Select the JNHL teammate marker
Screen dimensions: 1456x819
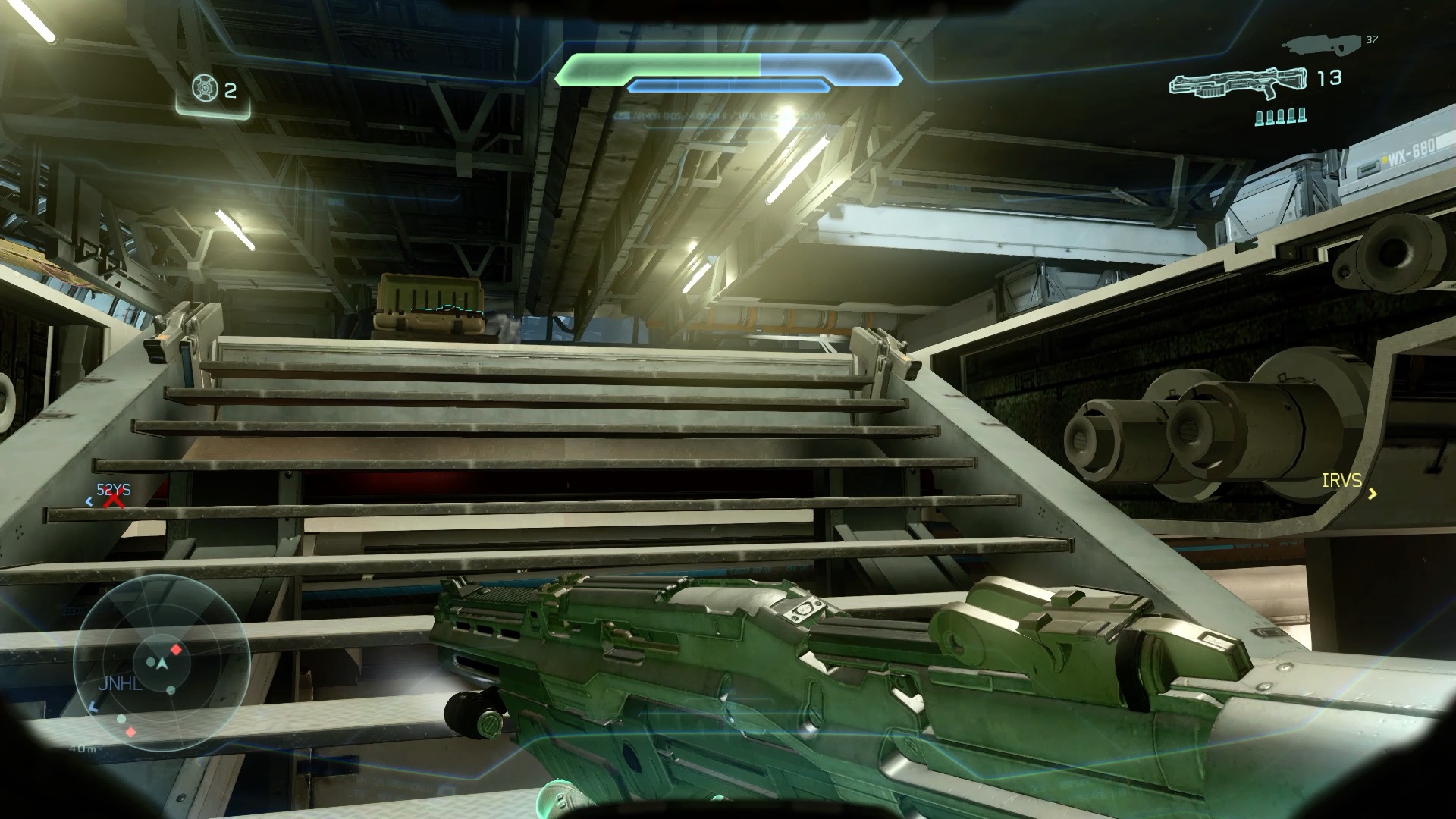tap(120, 684)
